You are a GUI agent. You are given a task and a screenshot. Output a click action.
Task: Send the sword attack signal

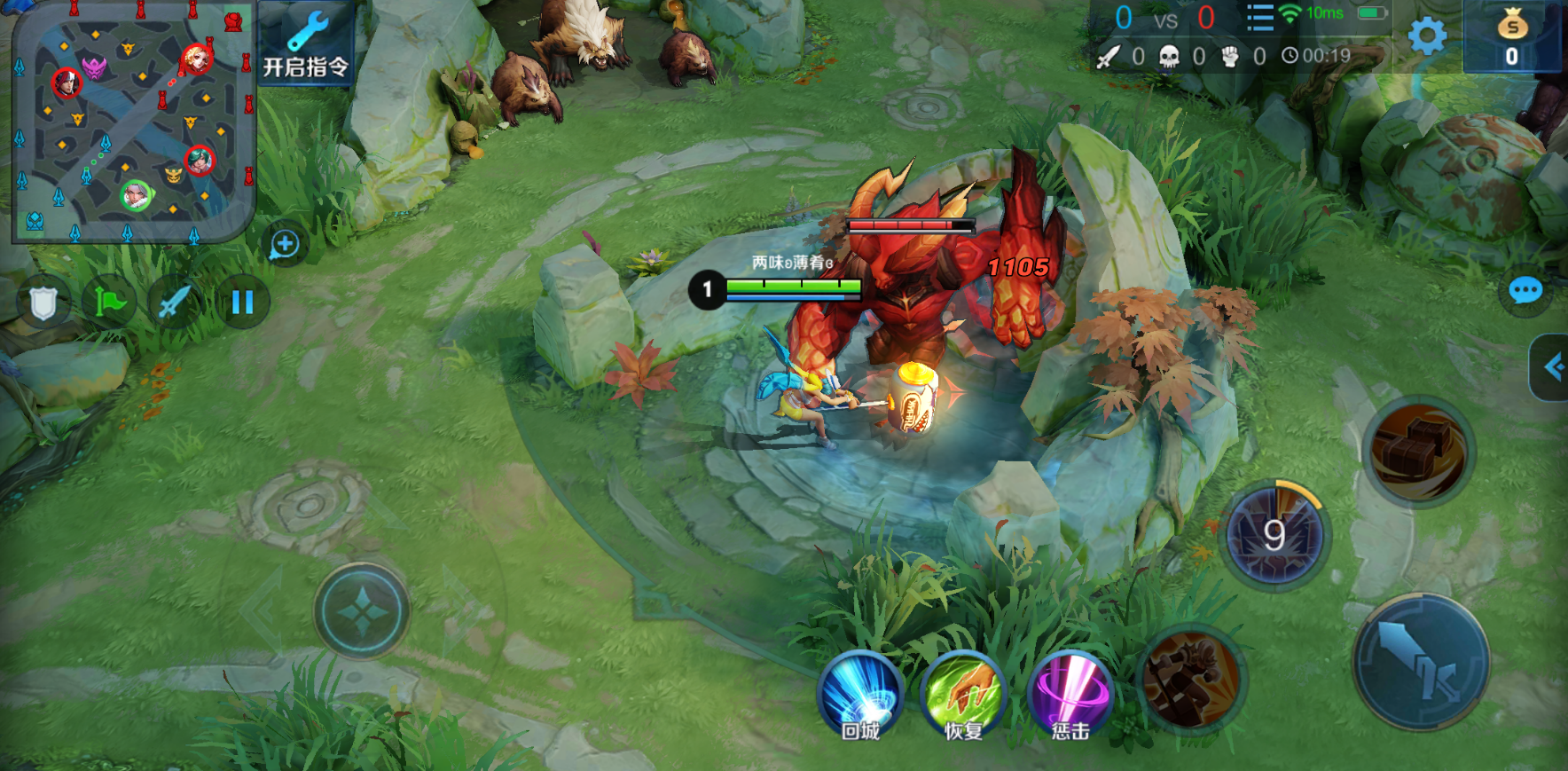click(174, 303)
